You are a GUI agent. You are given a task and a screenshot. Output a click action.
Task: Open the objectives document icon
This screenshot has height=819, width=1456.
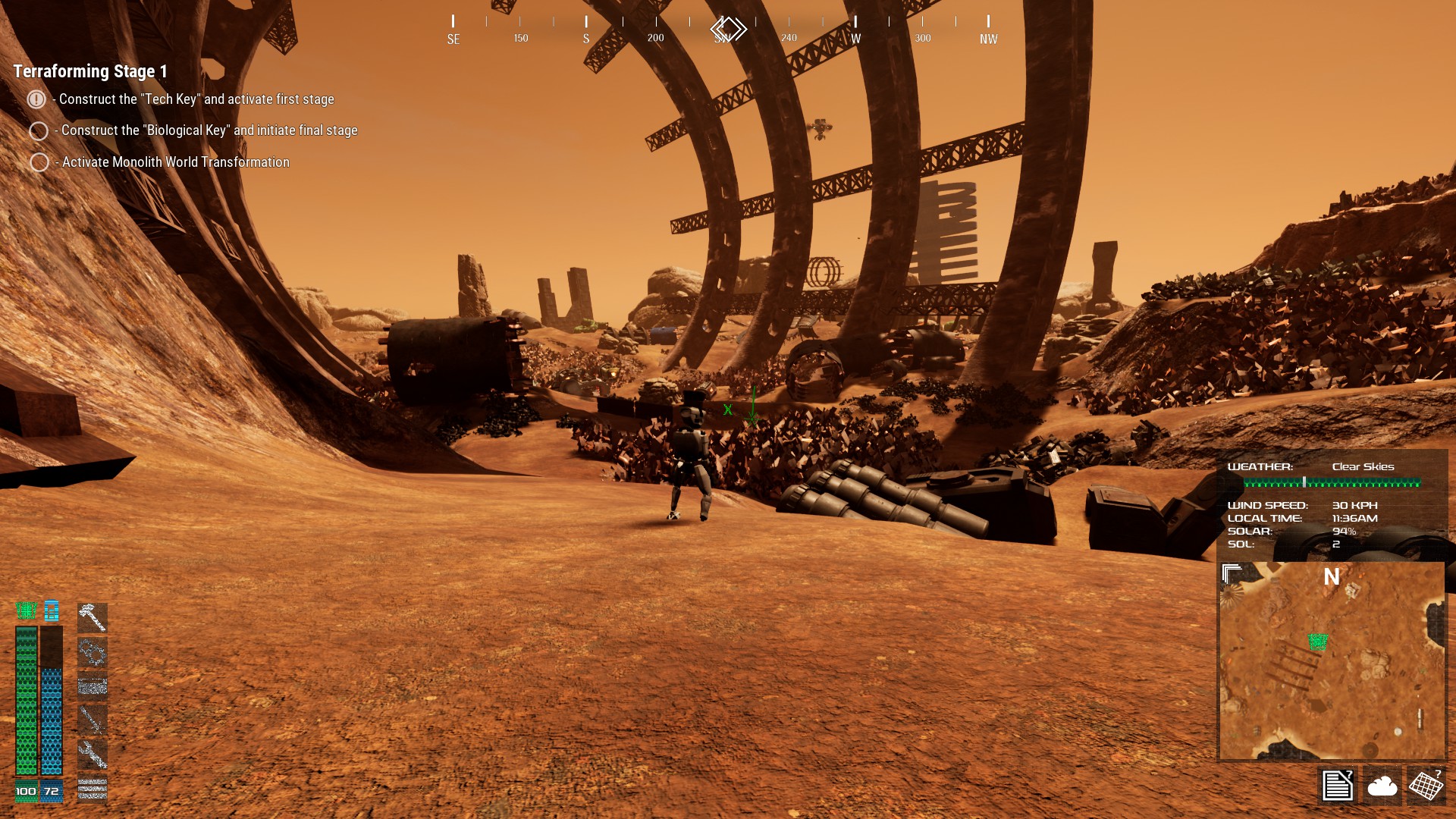1337,785
